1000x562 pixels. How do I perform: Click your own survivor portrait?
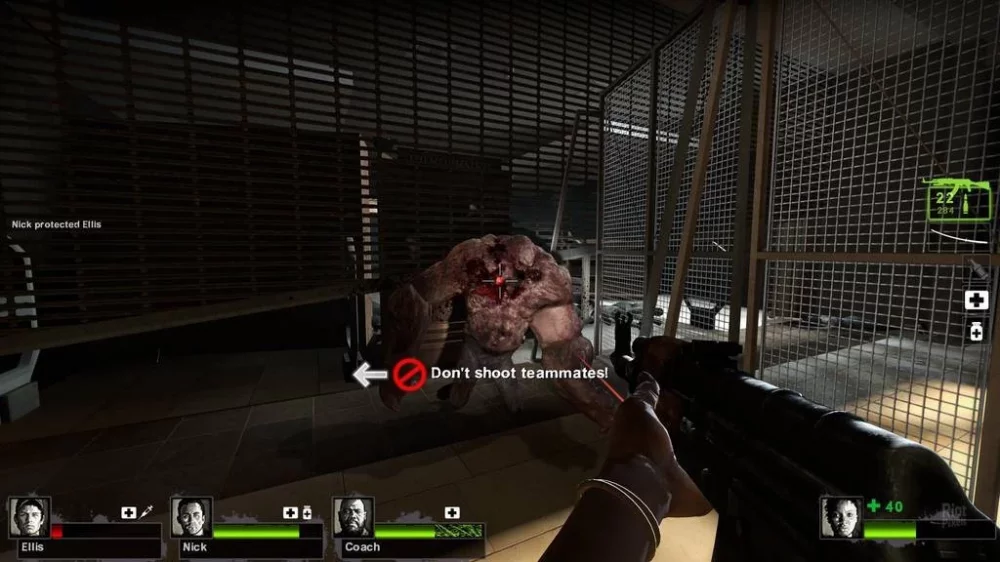[x=840, y=517]
